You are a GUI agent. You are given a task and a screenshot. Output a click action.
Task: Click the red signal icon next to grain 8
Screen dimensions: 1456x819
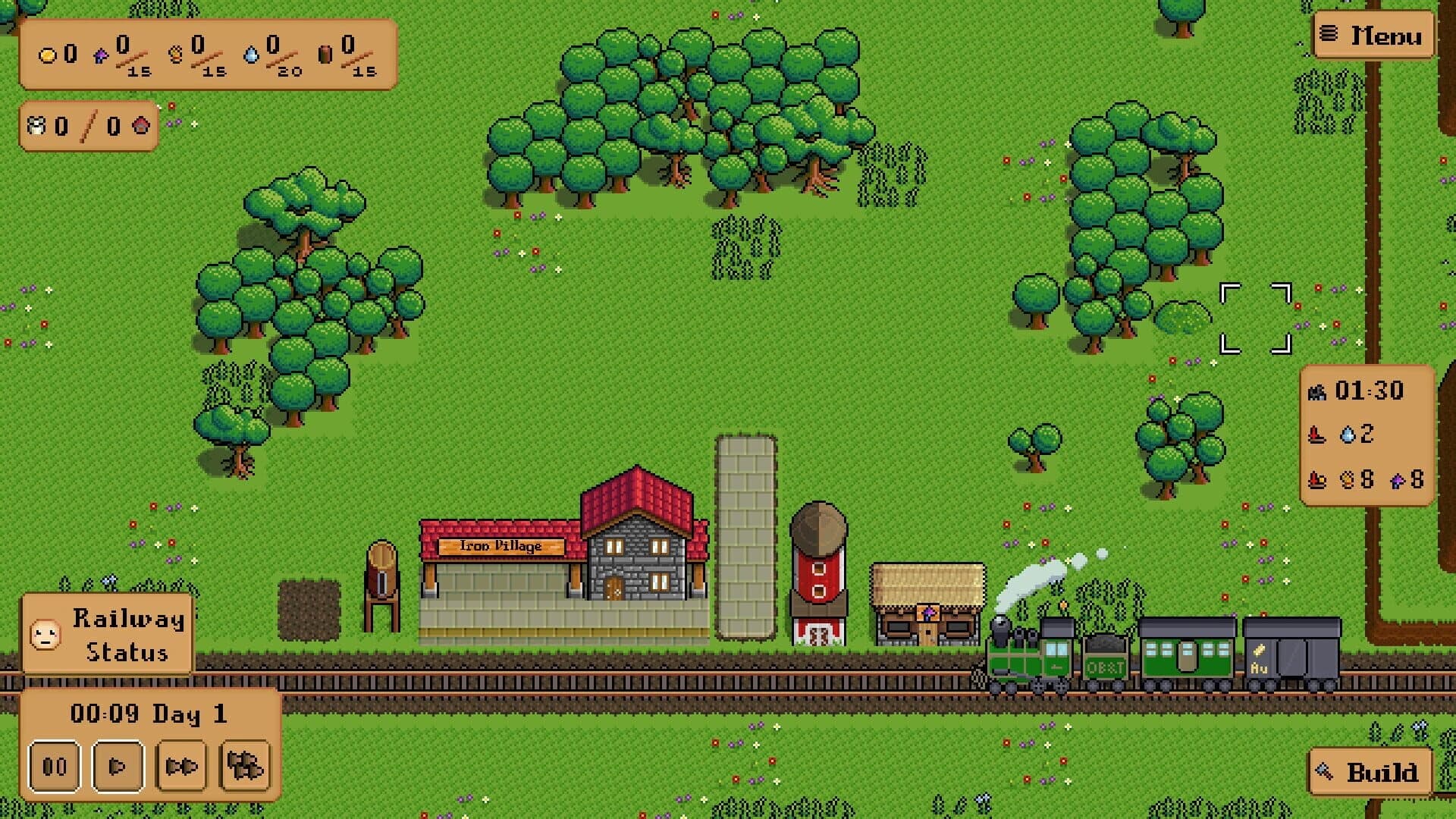click(1316, 481)
